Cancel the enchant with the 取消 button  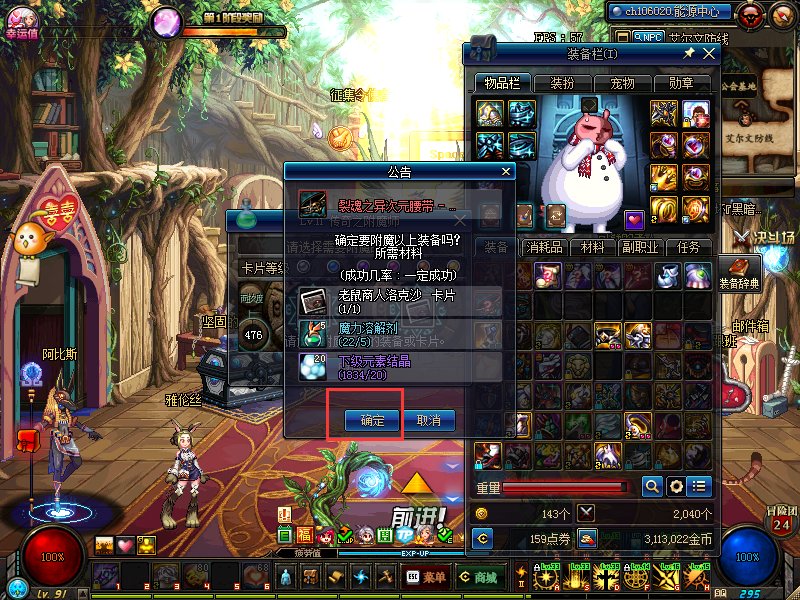(429, 420)
